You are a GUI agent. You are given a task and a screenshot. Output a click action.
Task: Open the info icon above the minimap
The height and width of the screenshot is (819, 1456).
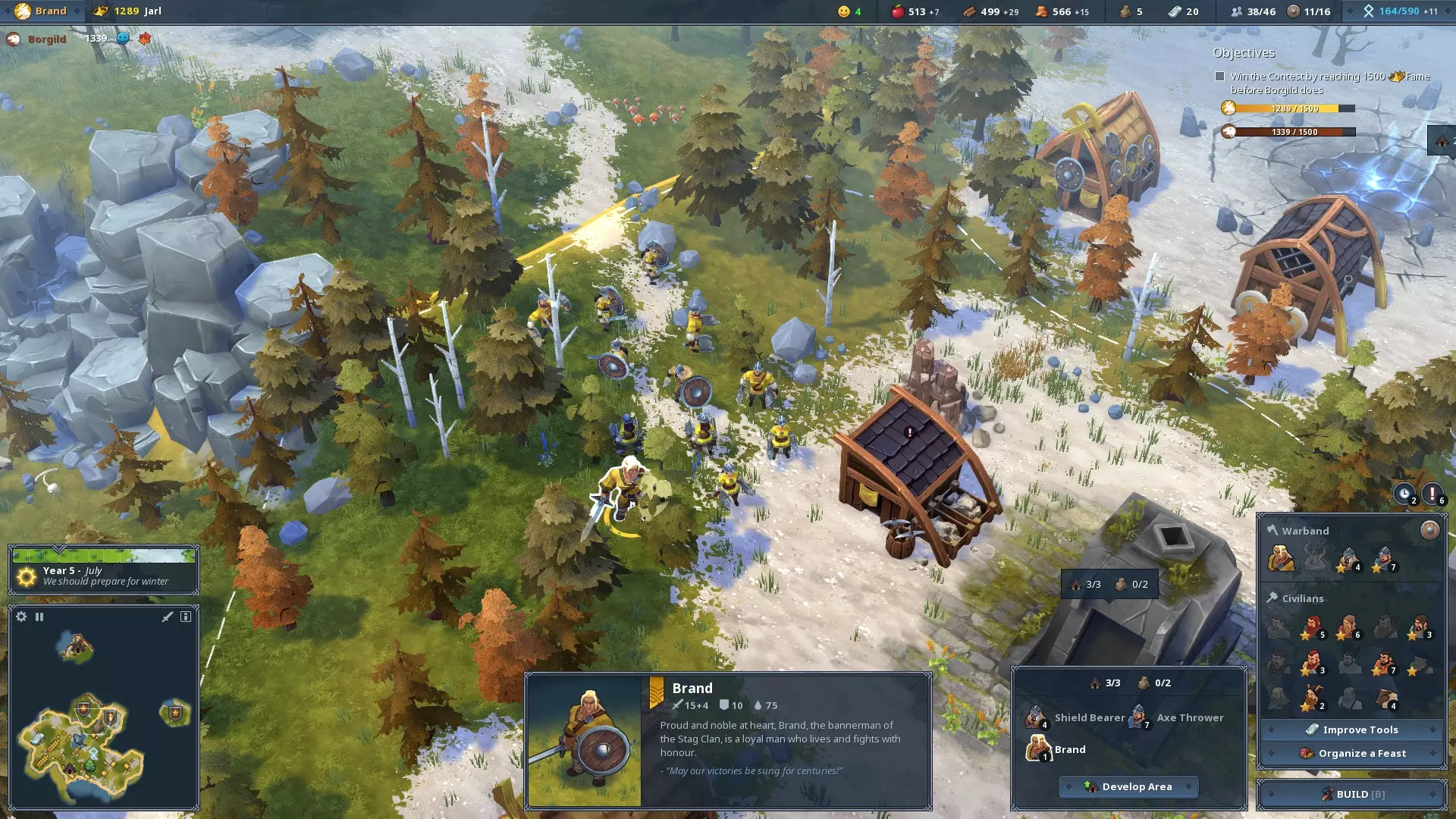pos(186,617)
